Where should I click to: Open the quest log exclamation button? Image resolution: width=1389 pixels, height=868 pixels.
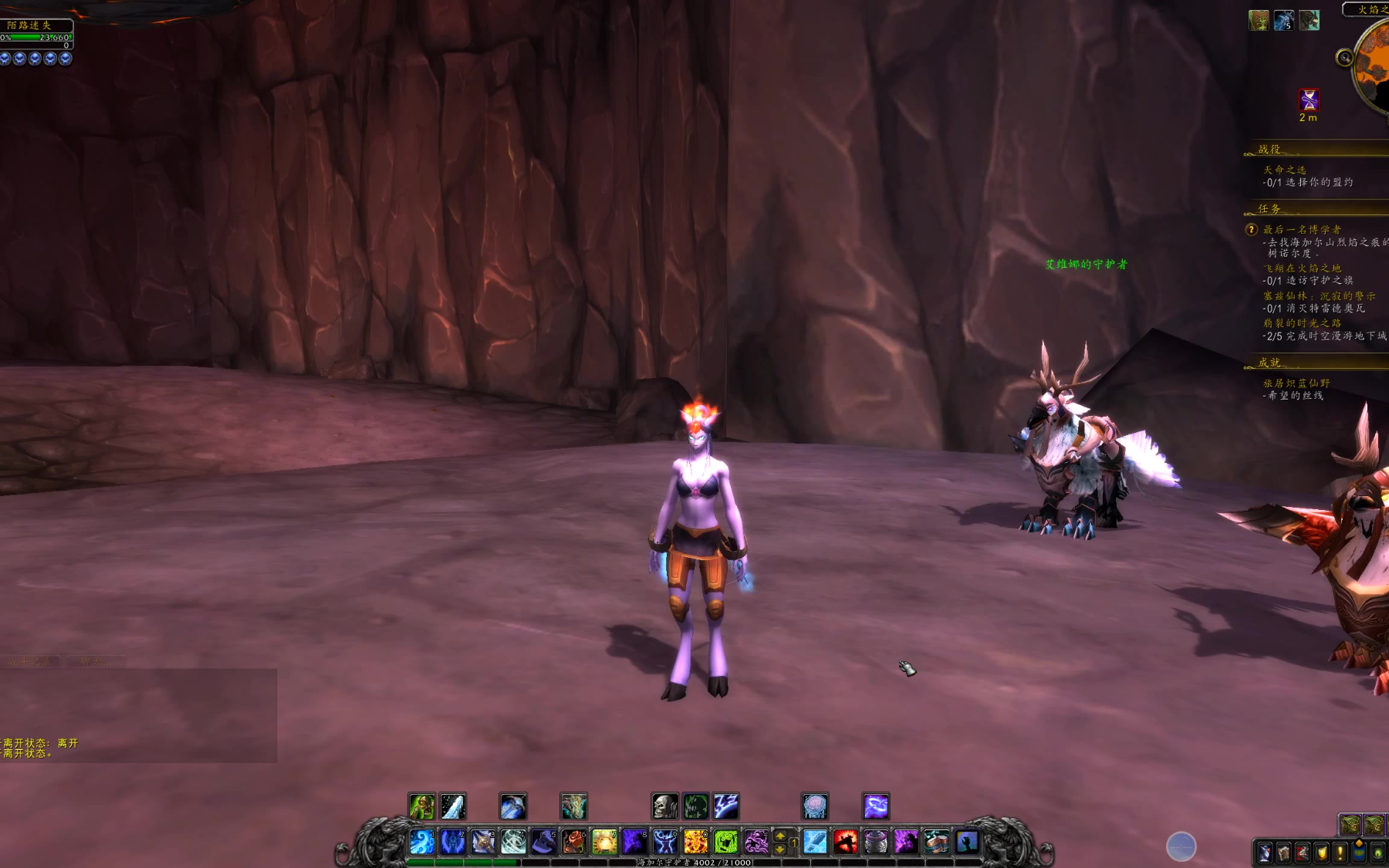pos(1340,853)
